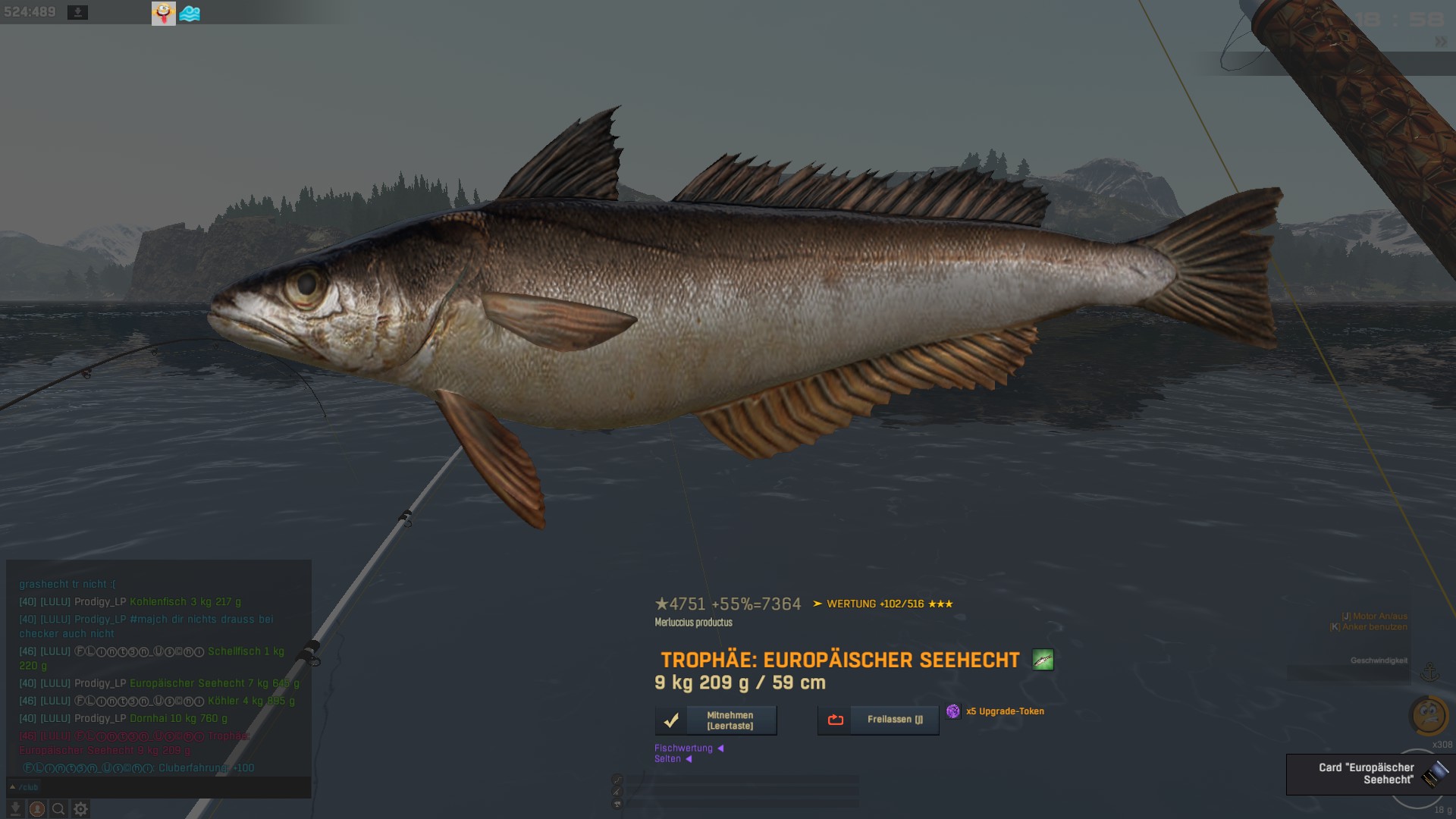Select the blue waves status icon
The image size is (1456, 819).
click(190, 13)
